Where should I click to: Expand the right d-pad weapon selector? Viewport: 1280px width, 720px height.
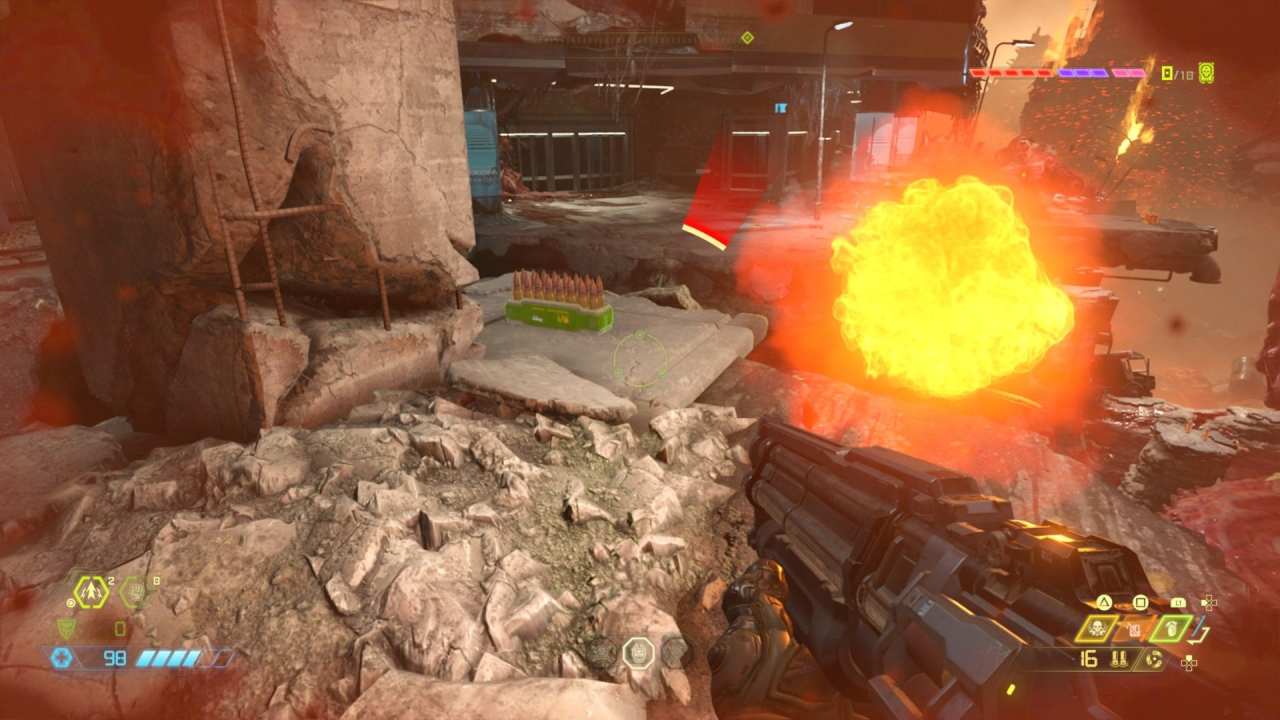(x=1209, y=602)
